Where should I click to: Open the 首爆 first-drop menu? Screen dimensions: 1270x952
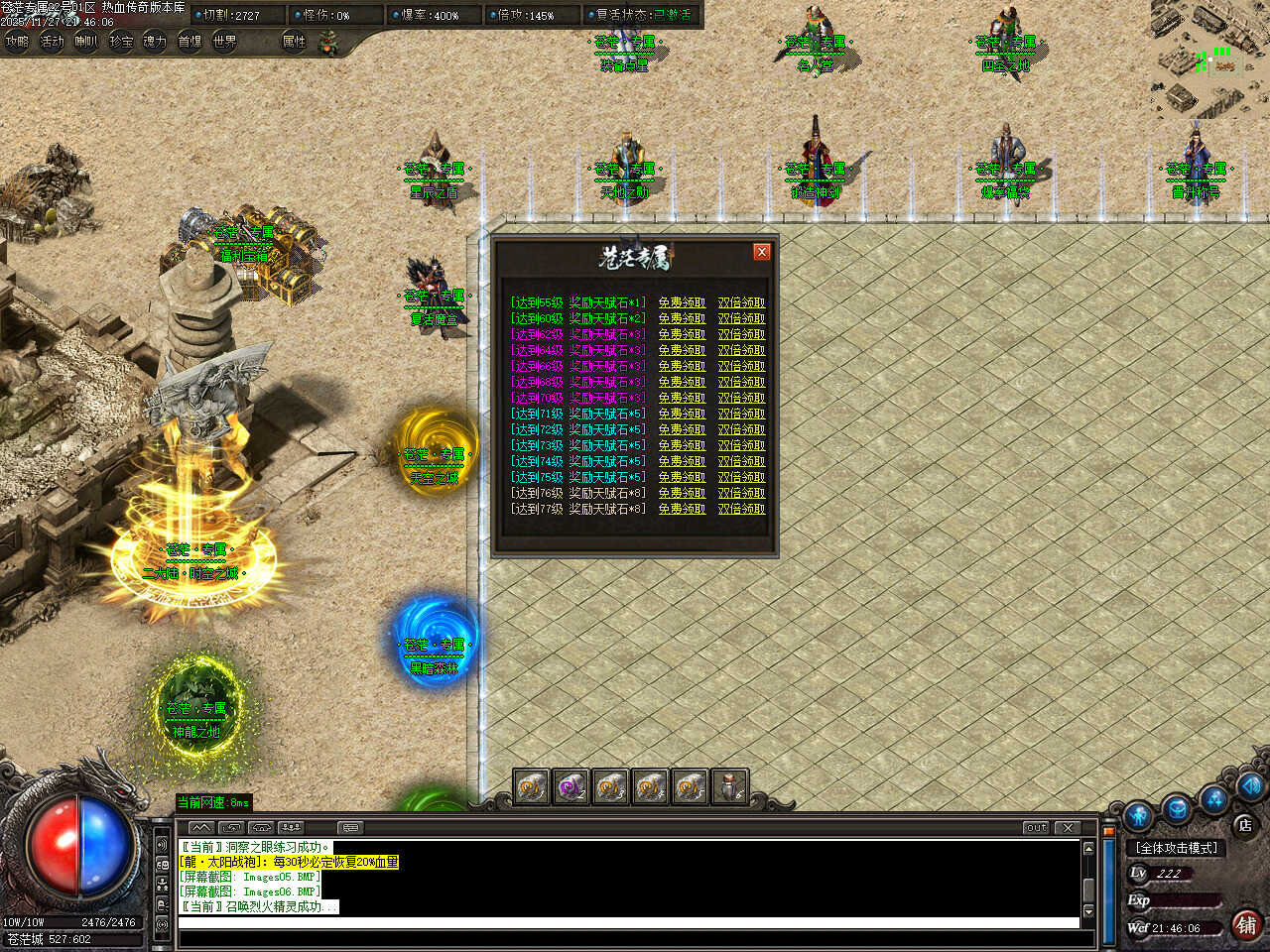point(190,42)
